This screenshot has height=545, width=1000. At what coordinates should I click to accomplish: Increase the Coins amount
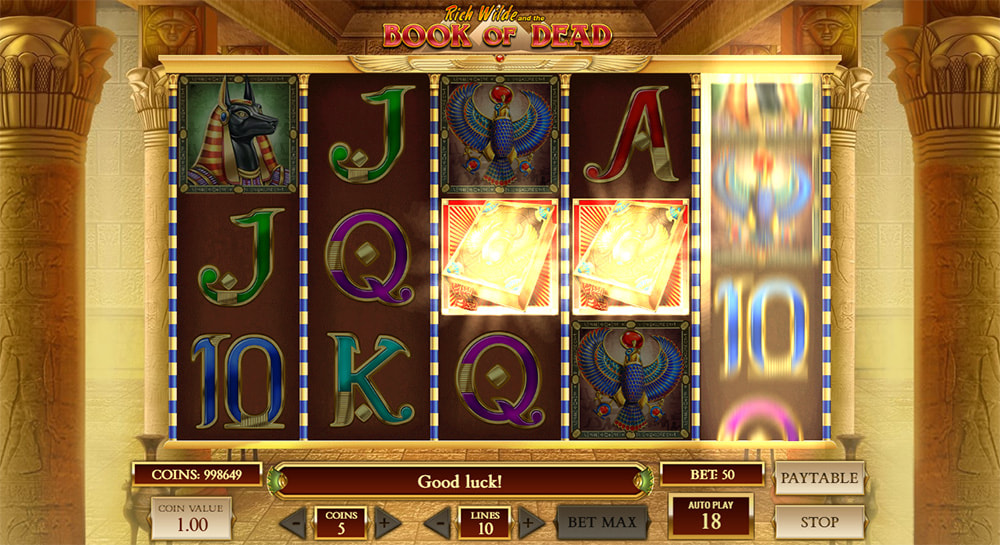[387, 522]
